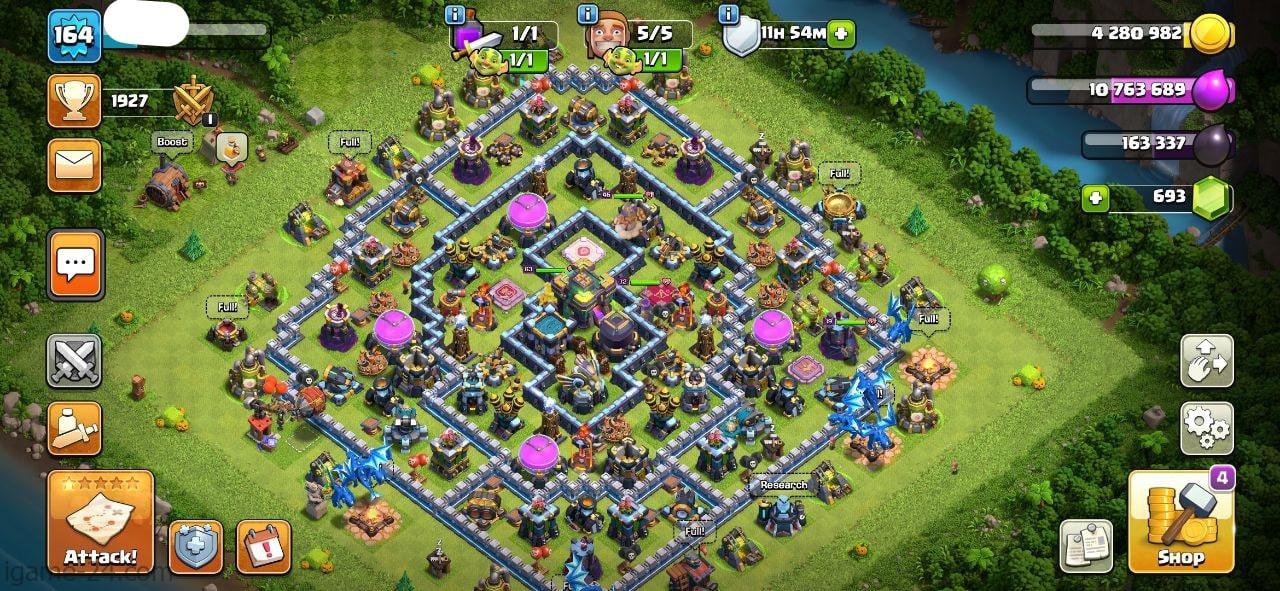Viewport: 1280px width, 591px height.
Task: Buy more gems with plus button
Action: (1096, 197)
